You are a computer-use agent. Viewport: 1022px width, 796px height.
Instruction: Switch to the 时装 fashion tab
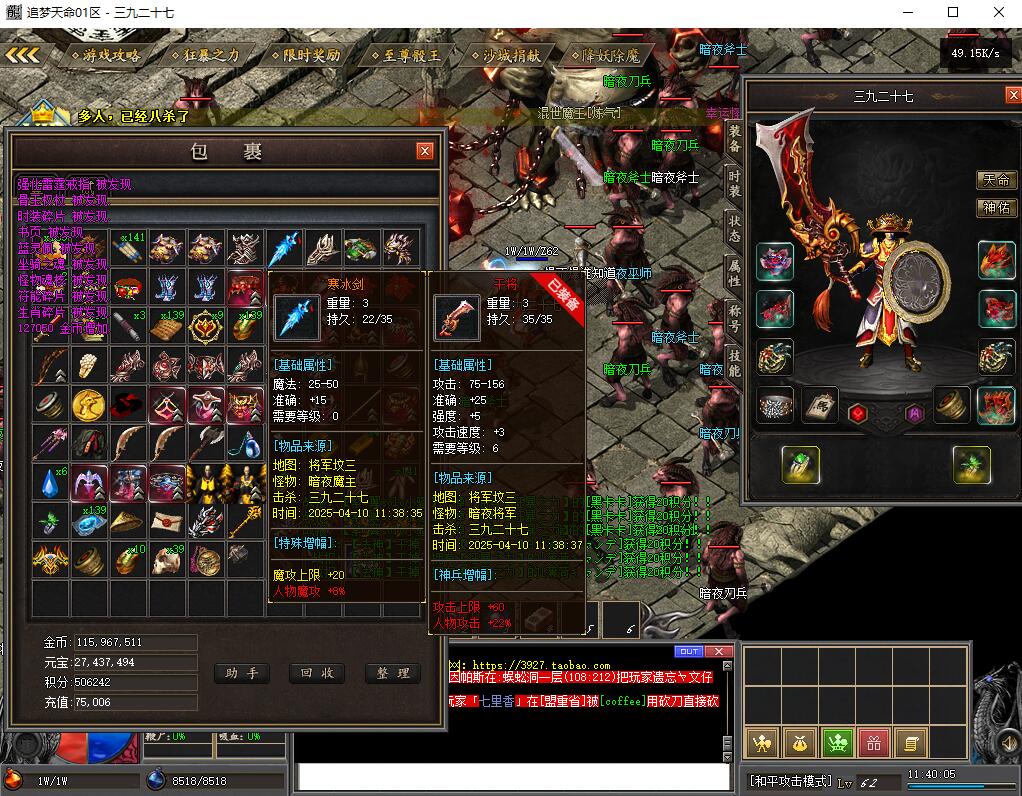coord(735,184)
